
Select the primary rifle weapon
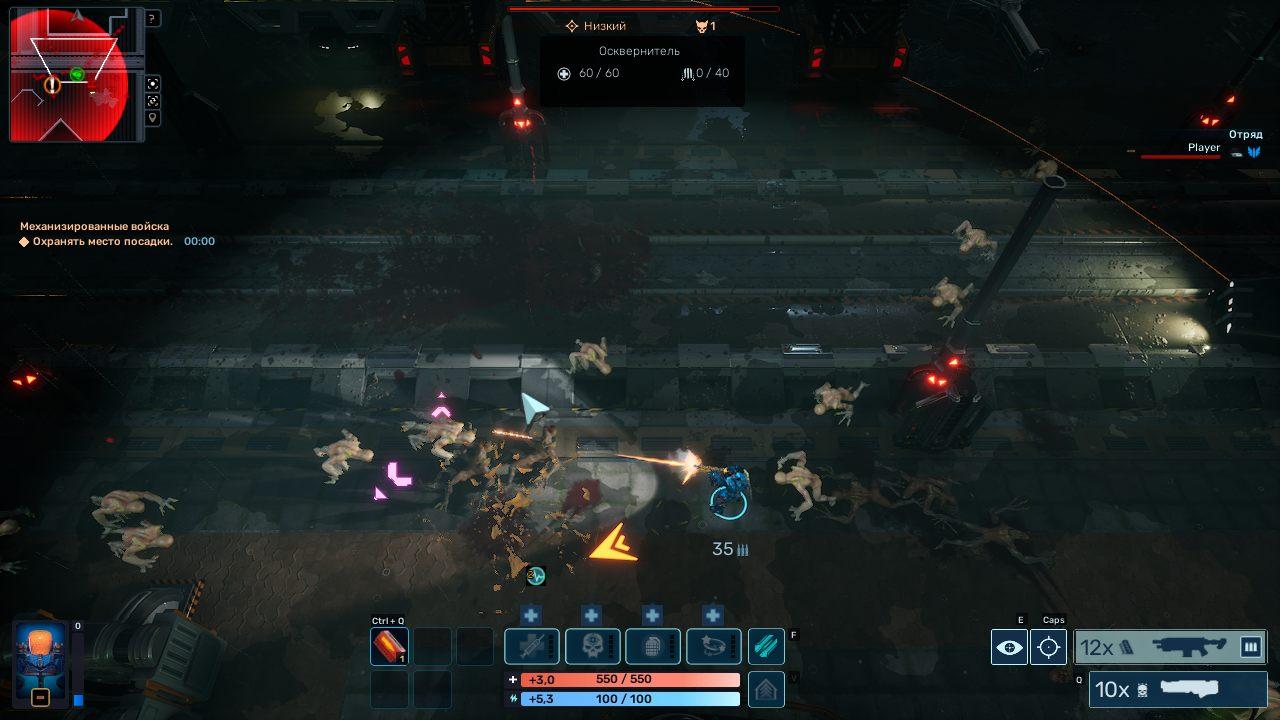(1170, 647)
